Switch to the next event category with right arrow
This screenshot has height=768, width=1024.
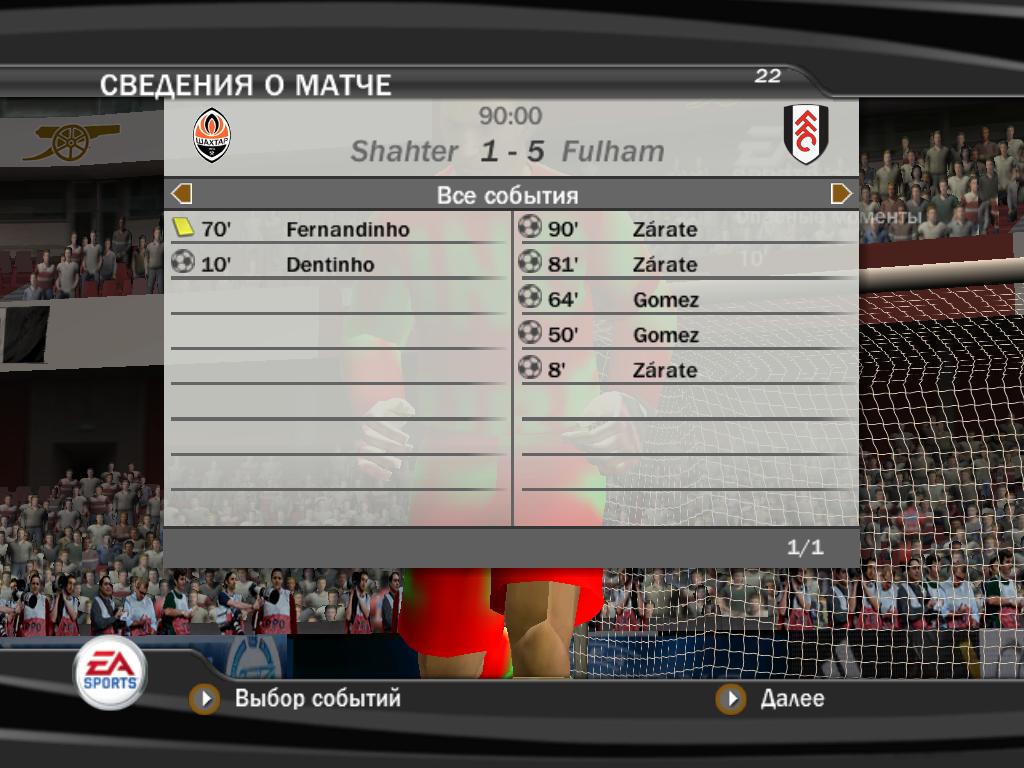click(x=841, y=194)
